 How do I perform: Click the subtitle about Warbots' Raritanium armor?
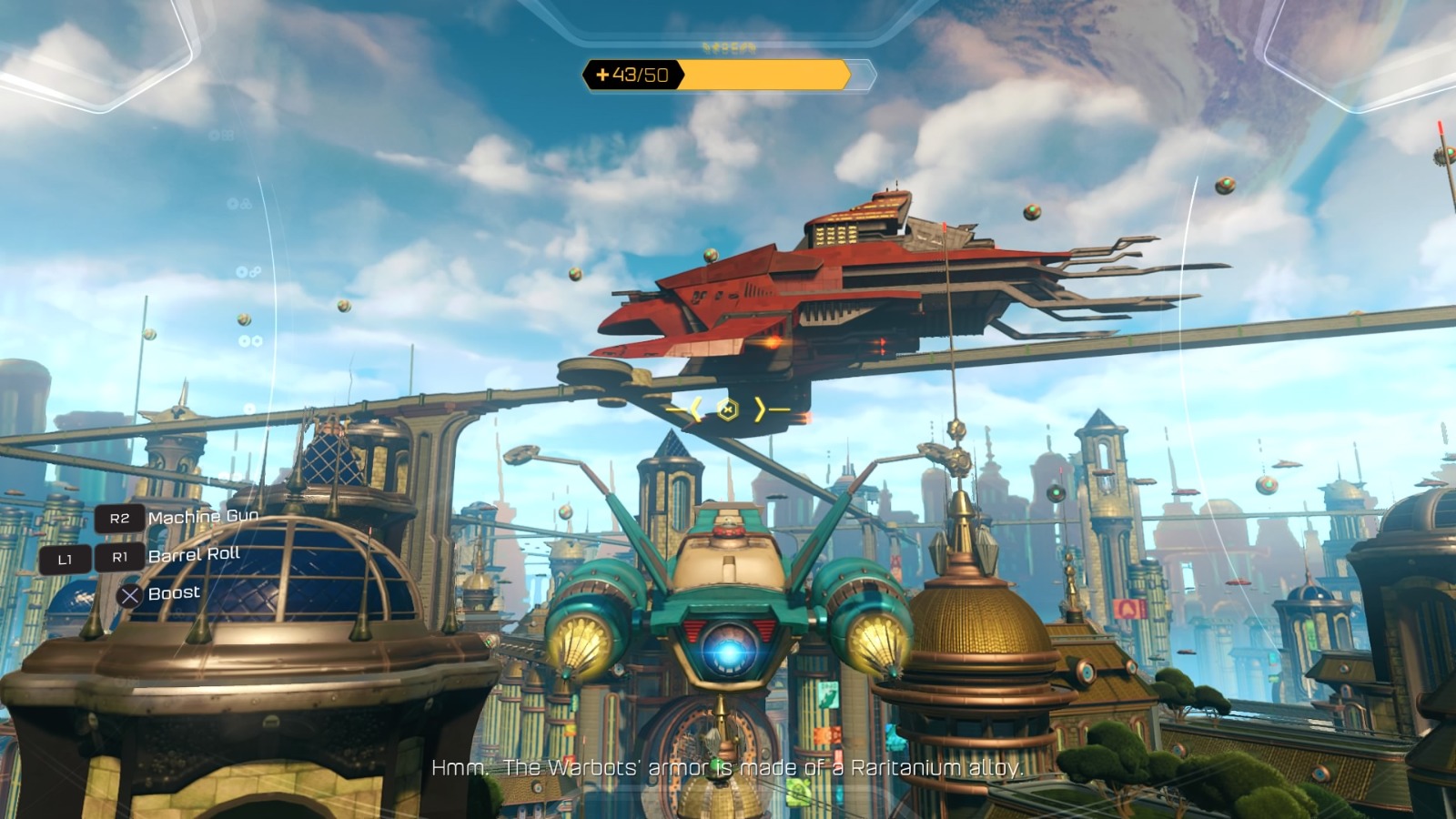(728, 767)
